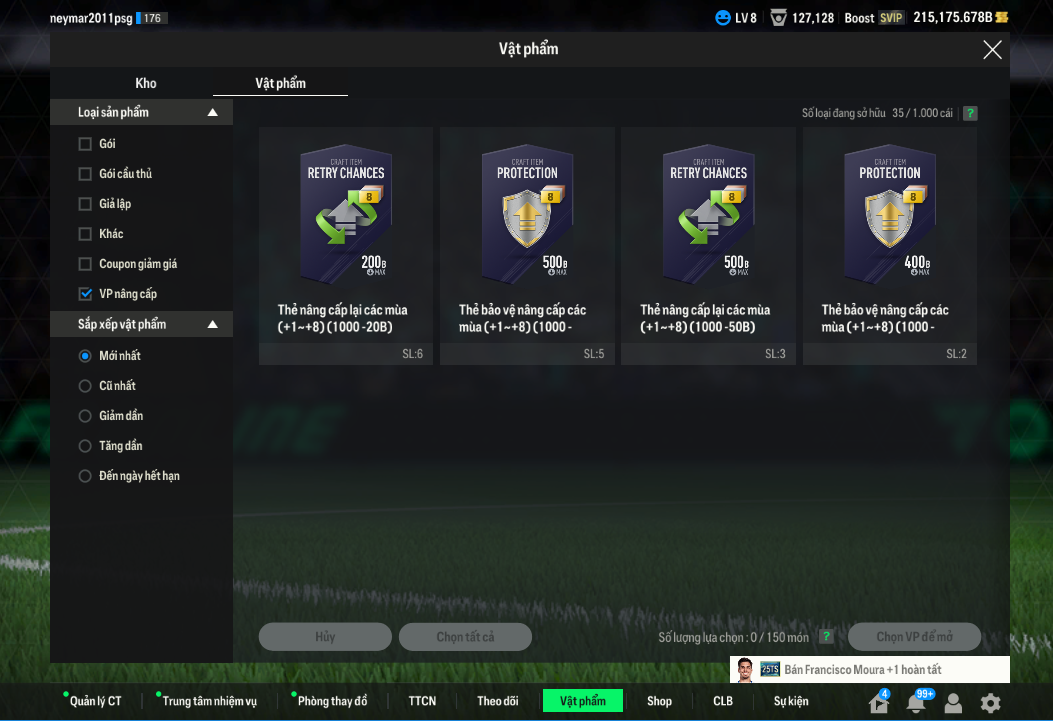The image size is (1053, 721).
Task: Enable the Giả lập filter
Action: click(x=85, y=204)
